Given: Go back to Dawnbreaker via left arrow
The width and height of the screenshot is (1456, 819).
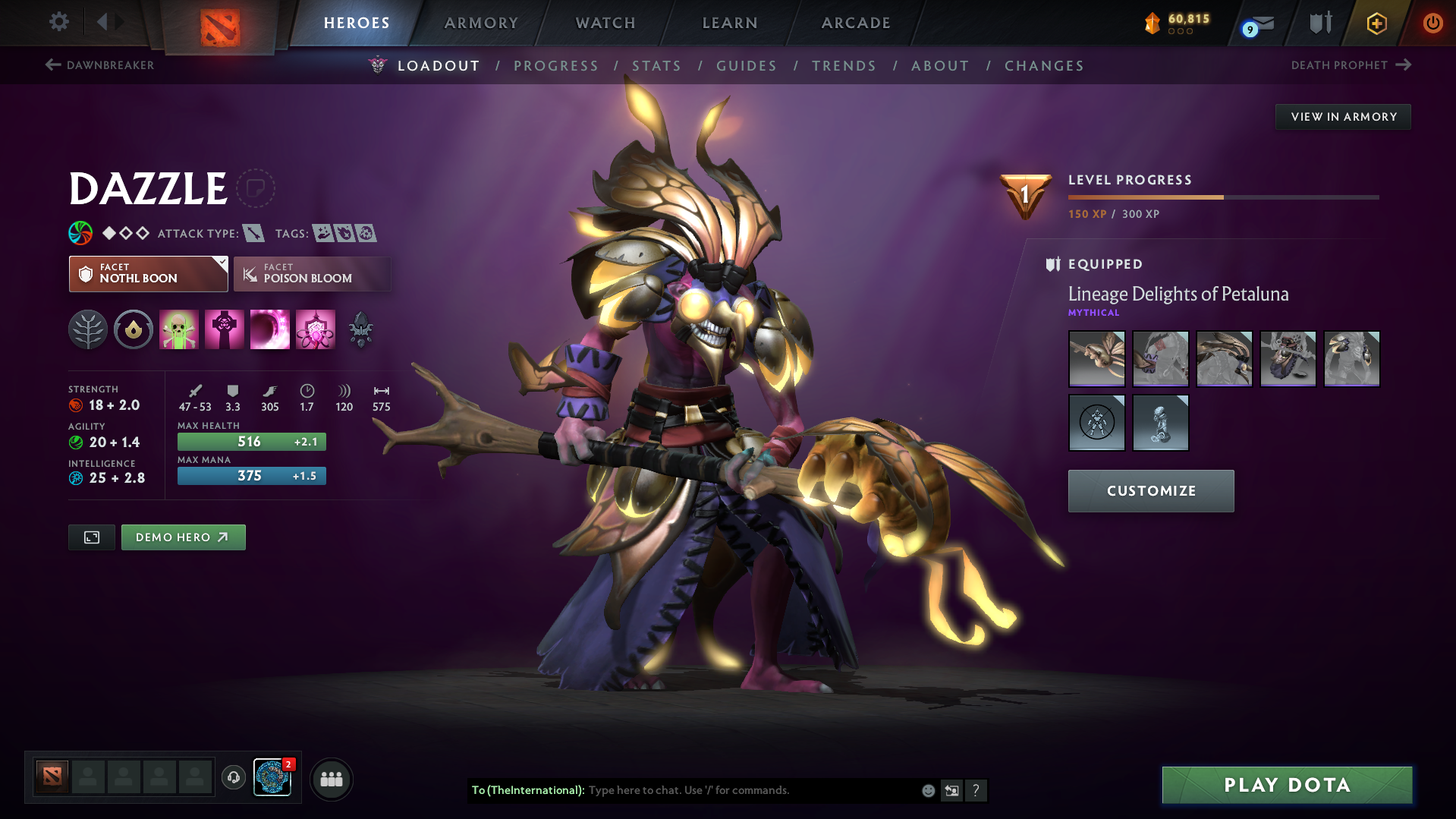Looking at the screenshot, I should coord(52,65).
